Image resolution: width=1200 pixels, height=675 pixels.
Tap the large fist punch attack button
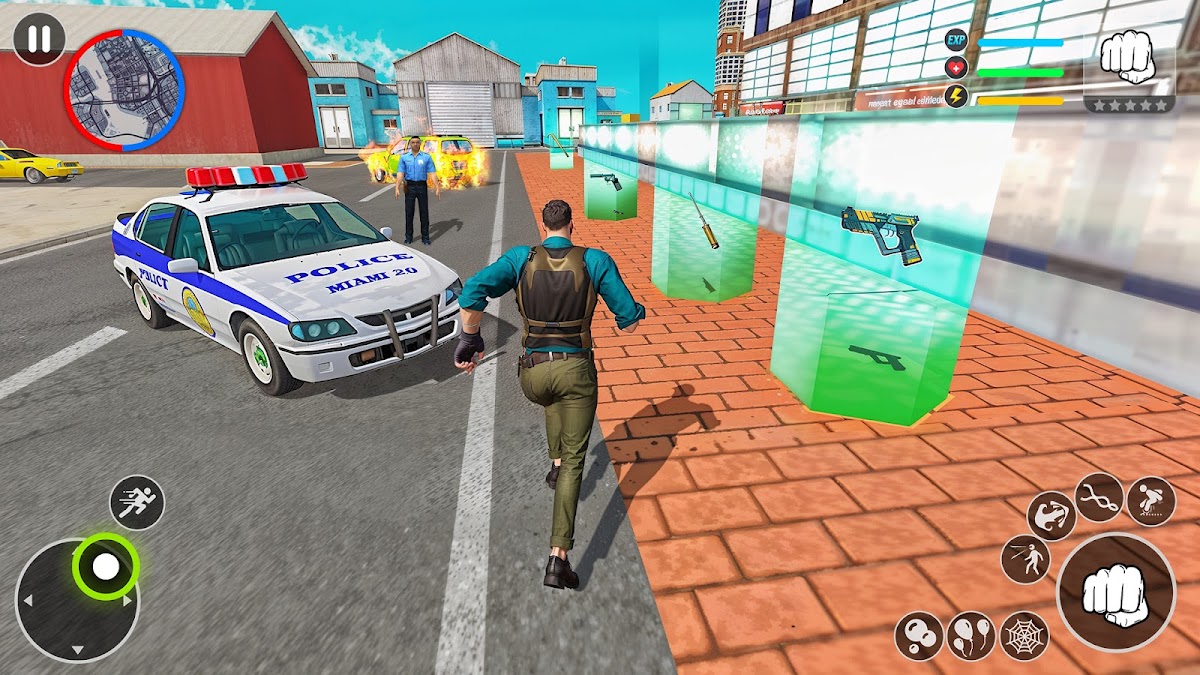point(1115,592)
